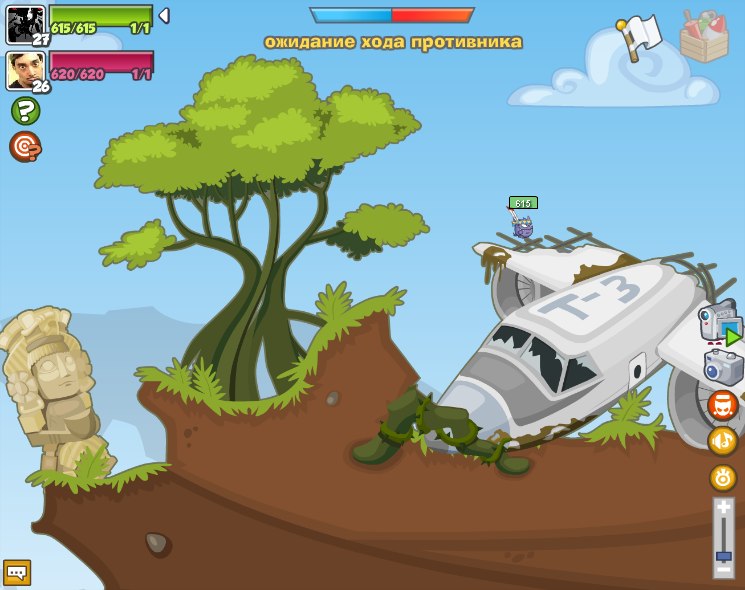745x590 pixels.
Task: Click the blue zoom slider handle
Action: tap(723, 556)
